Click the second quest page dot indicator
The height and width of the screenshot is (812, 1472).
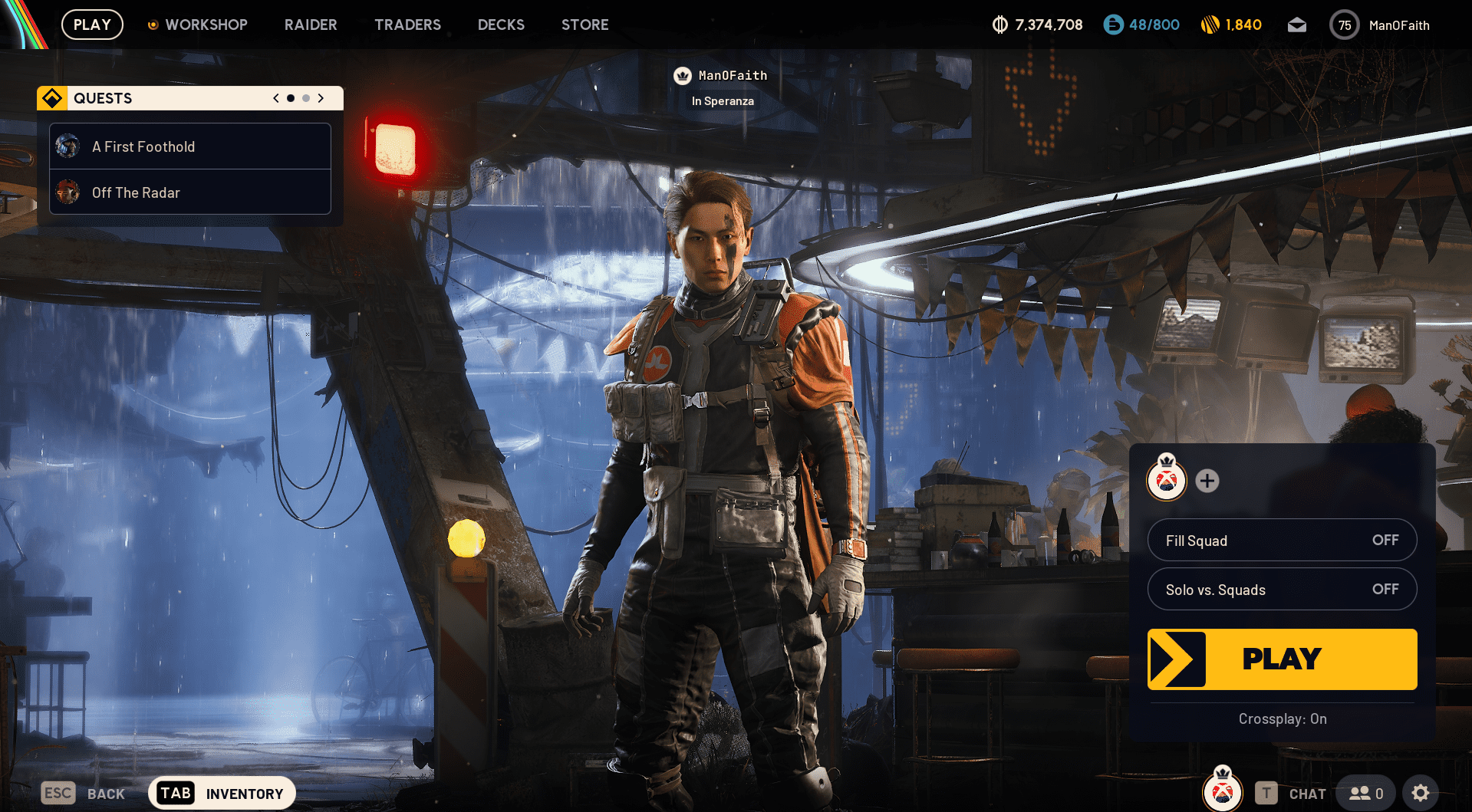point(305,98)
